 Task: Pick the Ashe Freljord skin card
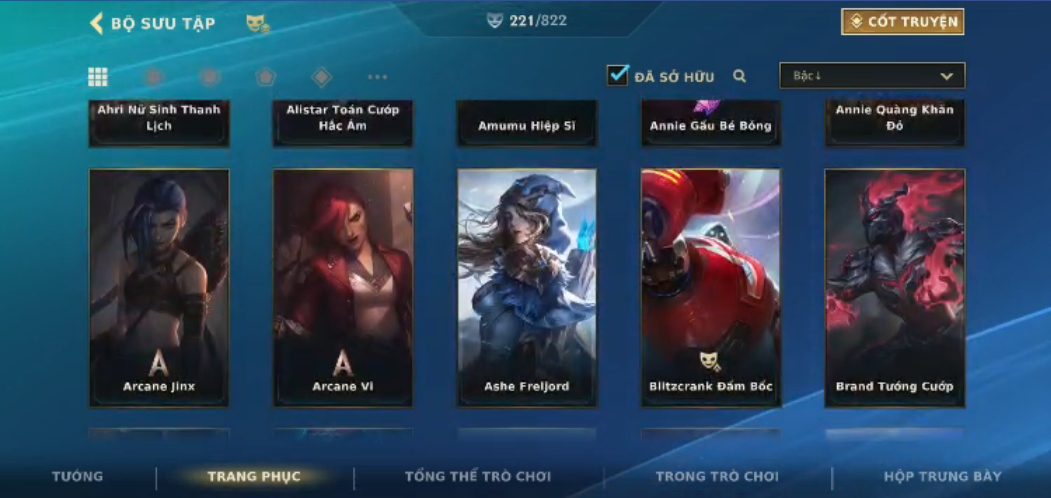[527, 287]
